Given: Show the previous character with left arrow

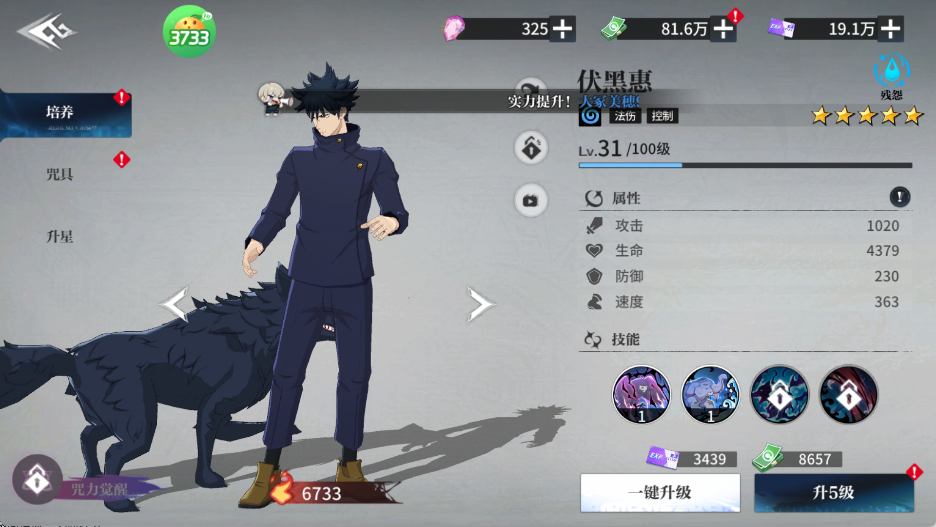Looking at the screenshot, I should tap(176, 305).
